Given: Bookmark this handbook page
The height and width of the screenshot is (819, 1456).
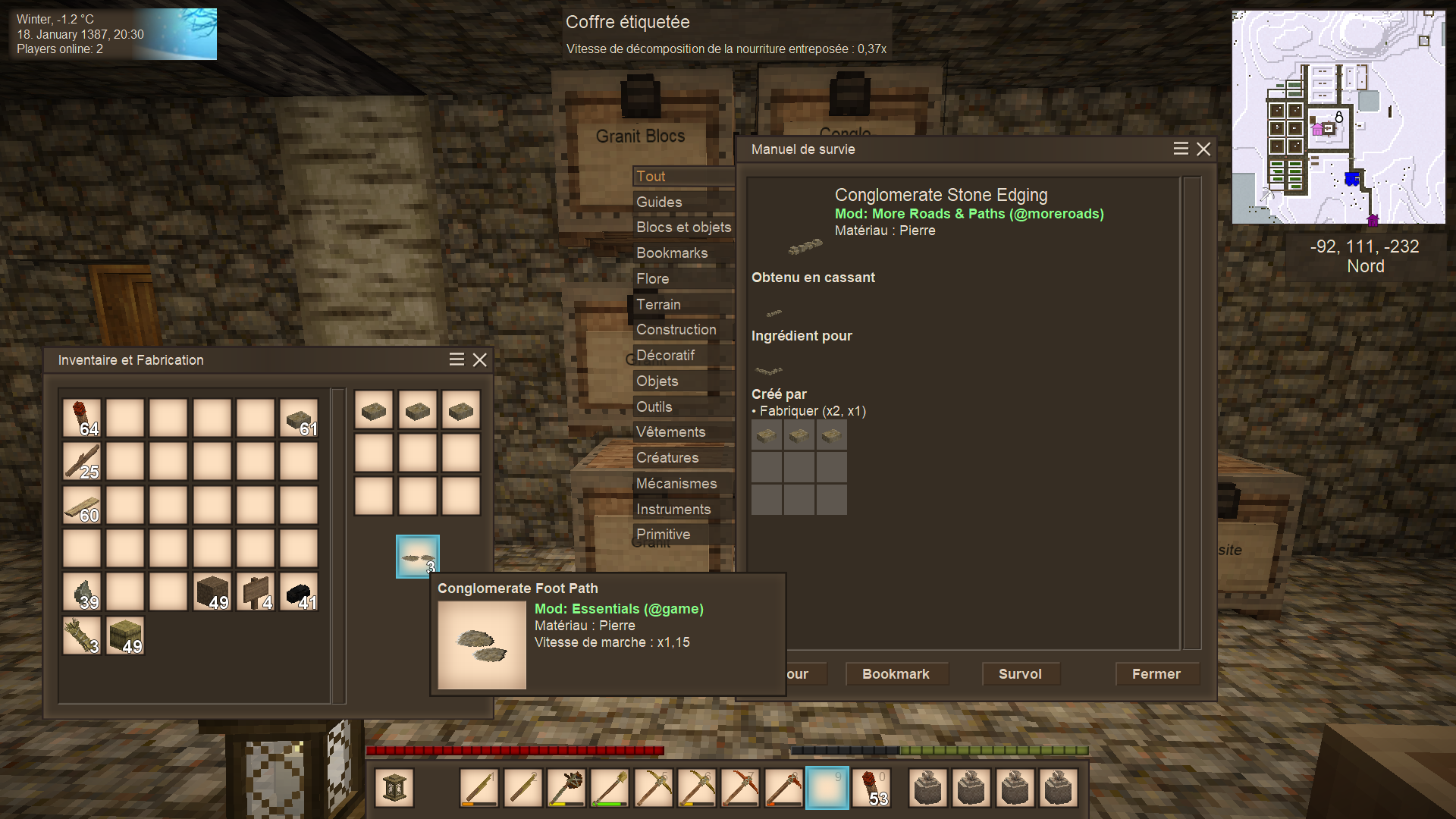Looking at the screenshot, I should click(x=896, y=674).
